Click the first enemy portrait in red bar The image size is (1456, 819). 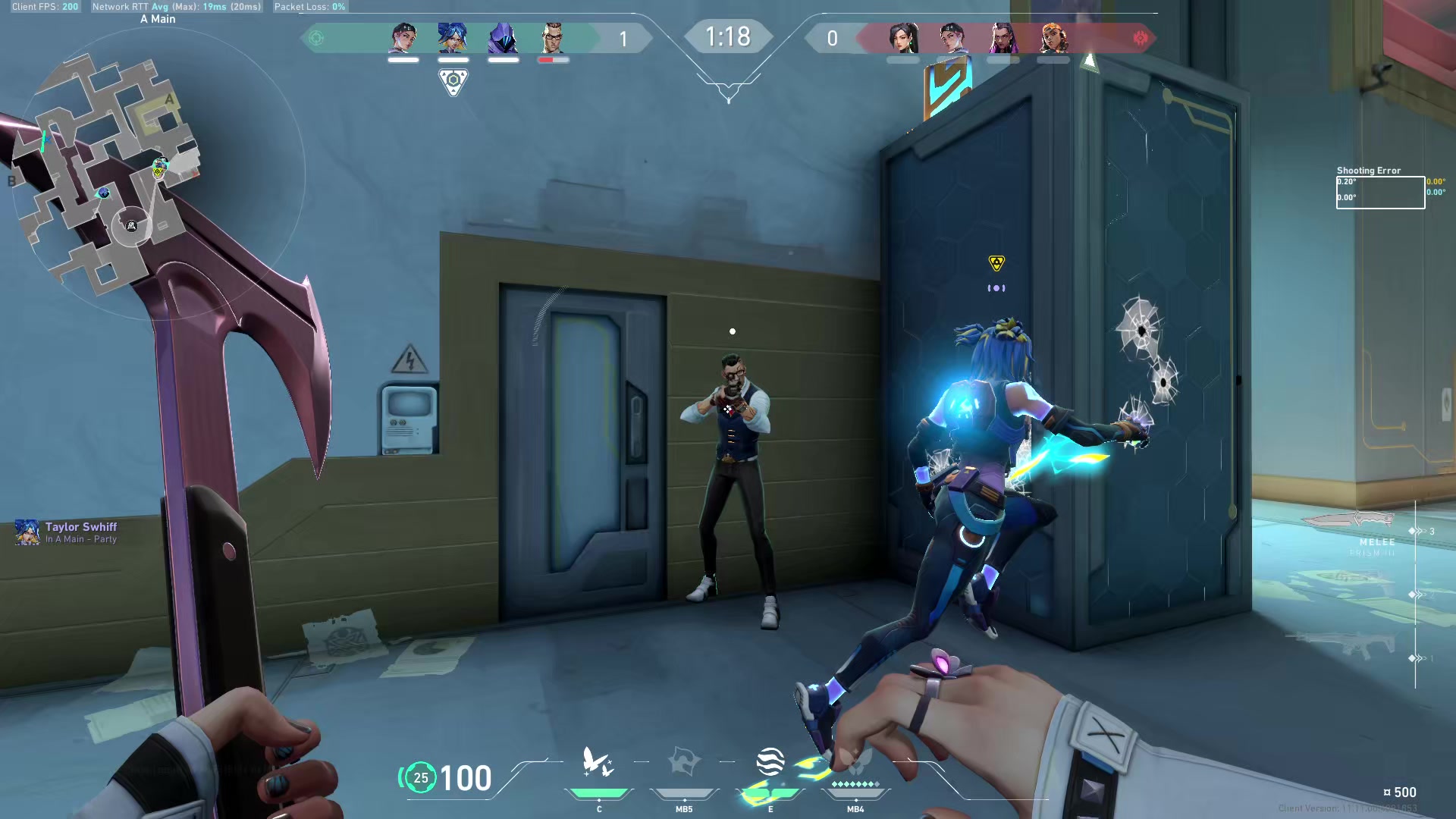[x=902, y=38]
